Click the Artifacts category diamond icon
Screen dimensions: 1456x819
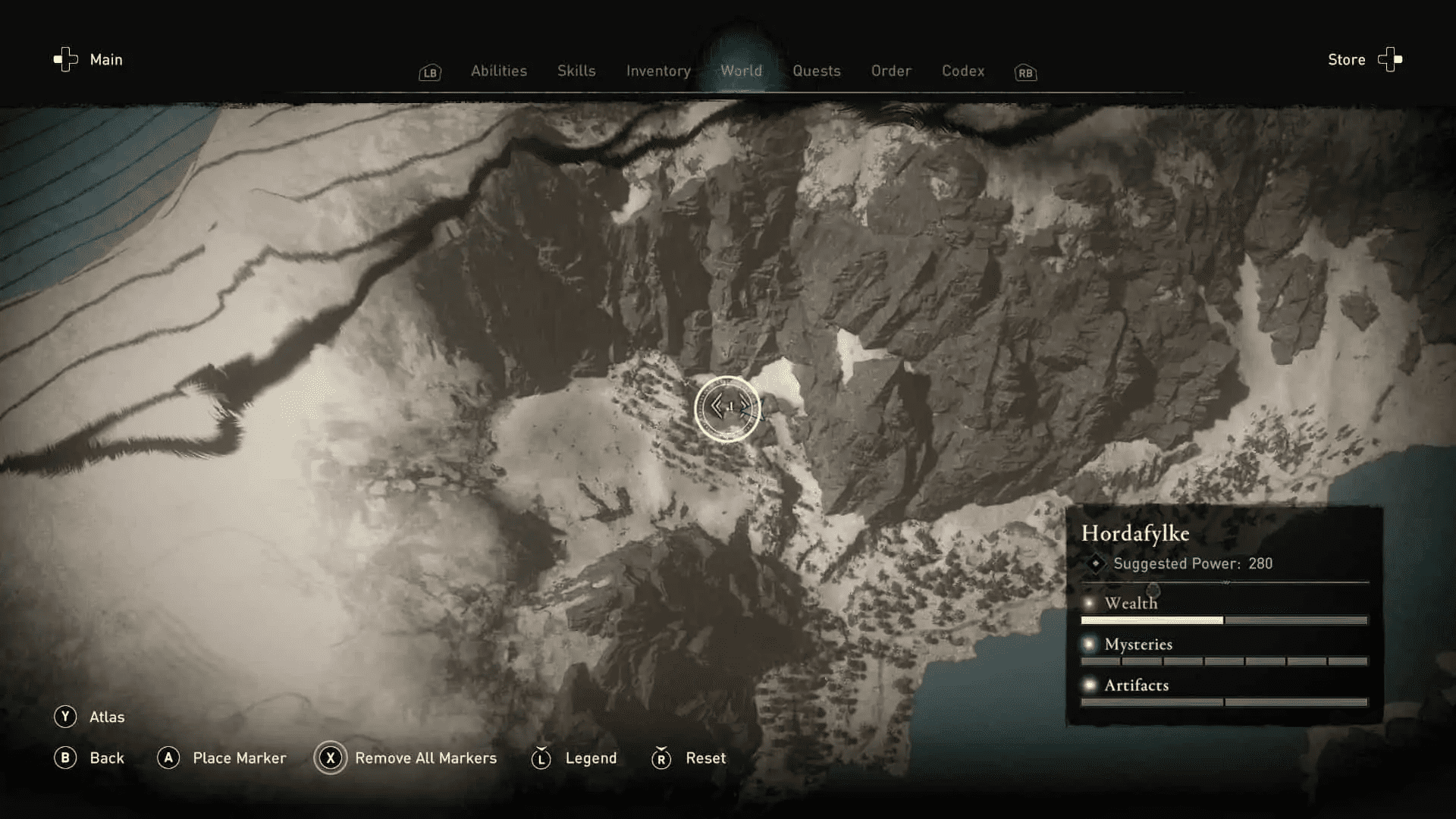click(1090, 685)
